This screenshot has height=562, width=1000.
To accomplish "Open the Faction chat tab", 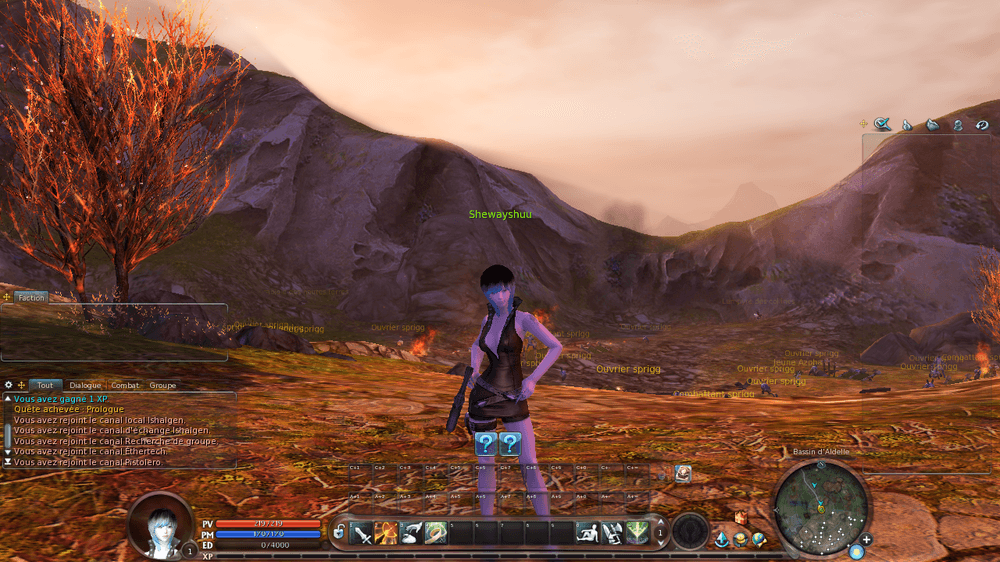I will click(31, 297).
